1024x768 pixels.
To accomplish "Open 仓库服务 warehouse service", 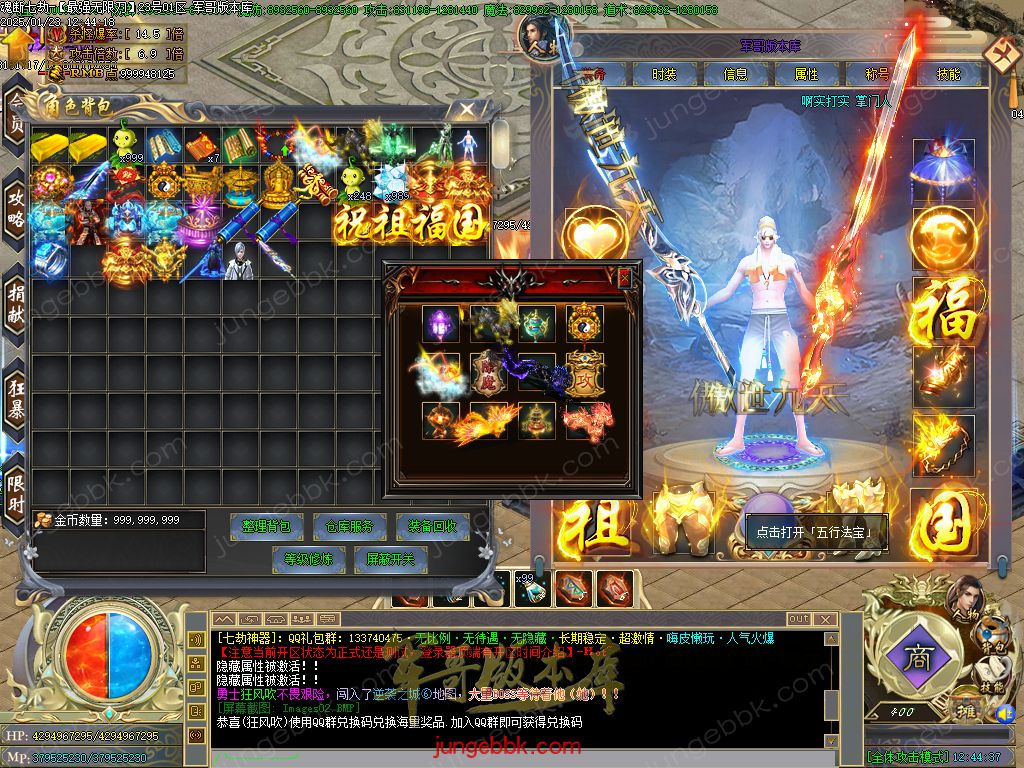I will pyautogui.click(x=349, y=526).
